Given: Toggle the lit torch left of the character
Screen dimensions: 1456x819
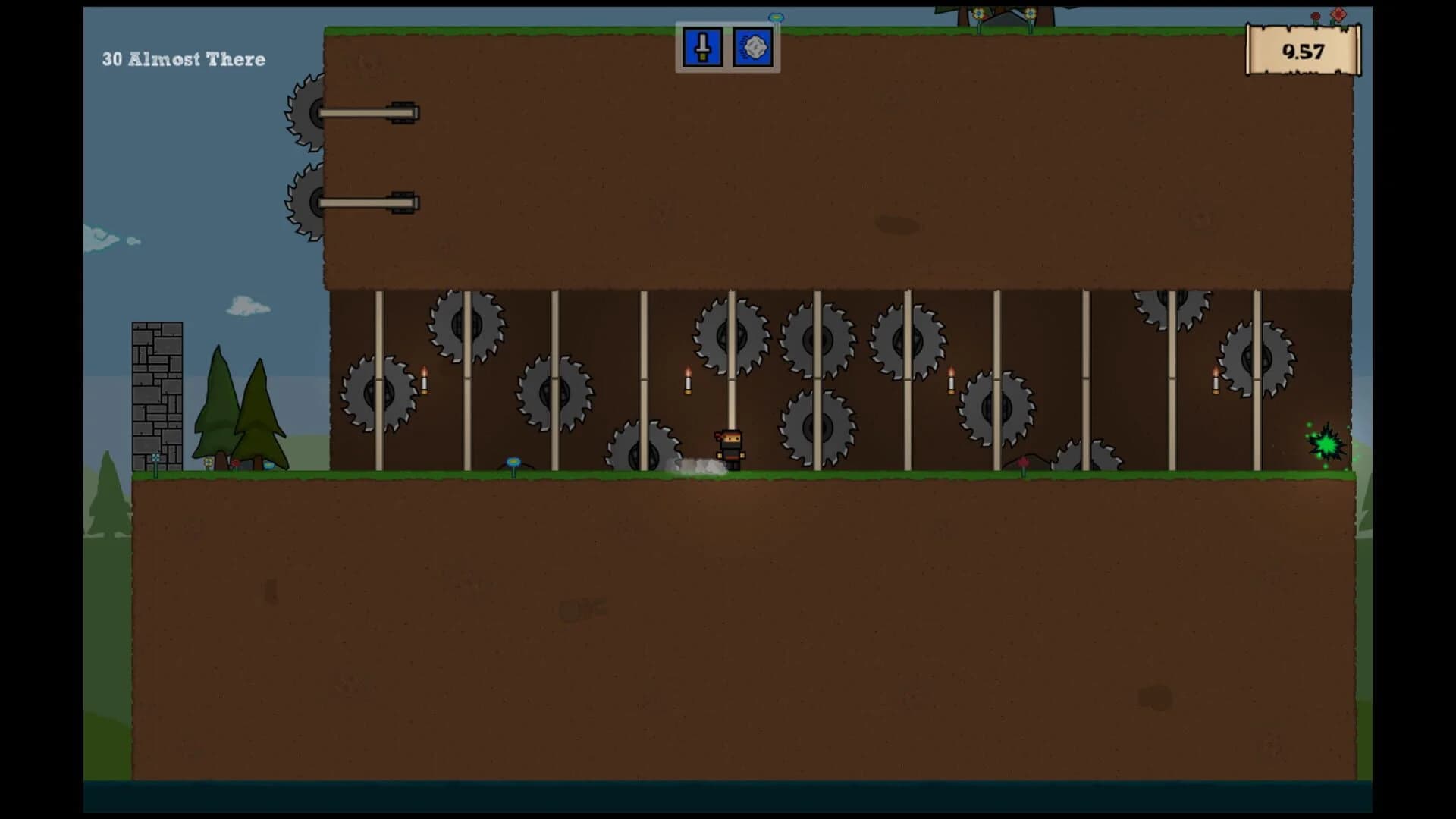Looking at the screenshot, I should coord(686,383).
